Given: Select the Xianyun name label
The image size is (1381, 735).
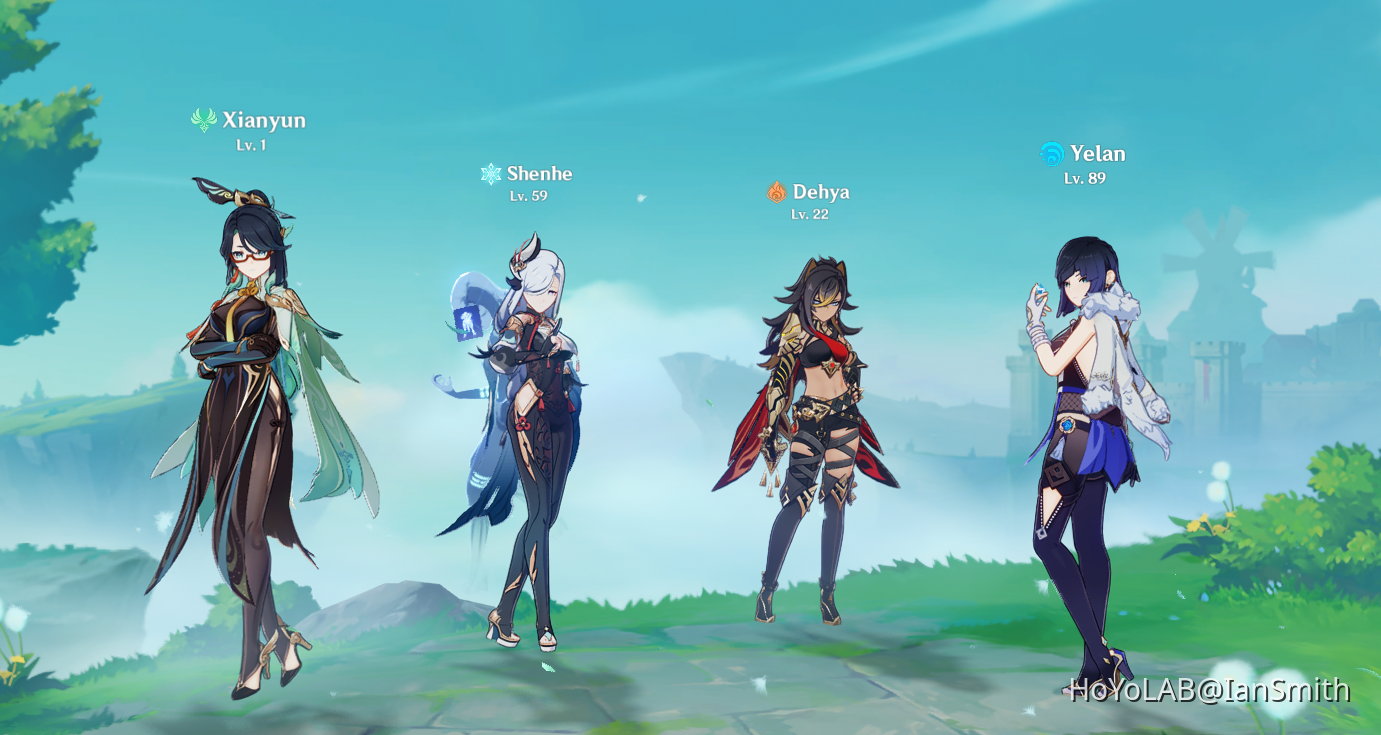Looking at the screenshot, I should [x=266, y=120].
